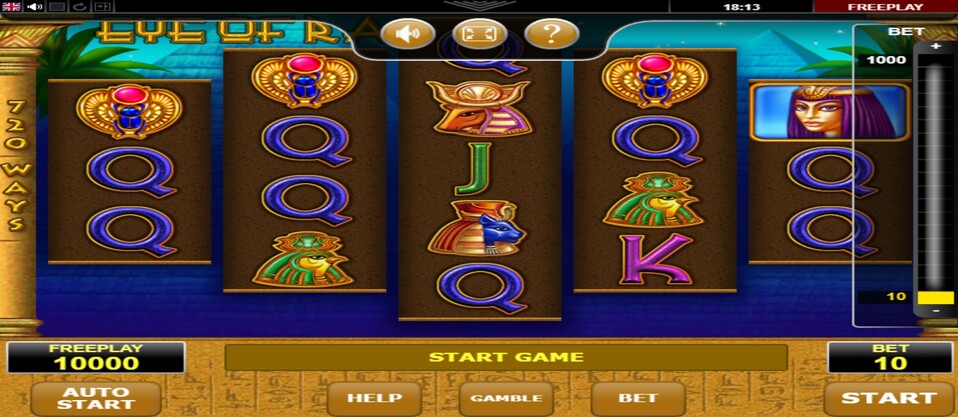Toggle sound with the golden speaker button
Image resolution: width=958 pixels, height=417 pixels.
coord(407,35)
